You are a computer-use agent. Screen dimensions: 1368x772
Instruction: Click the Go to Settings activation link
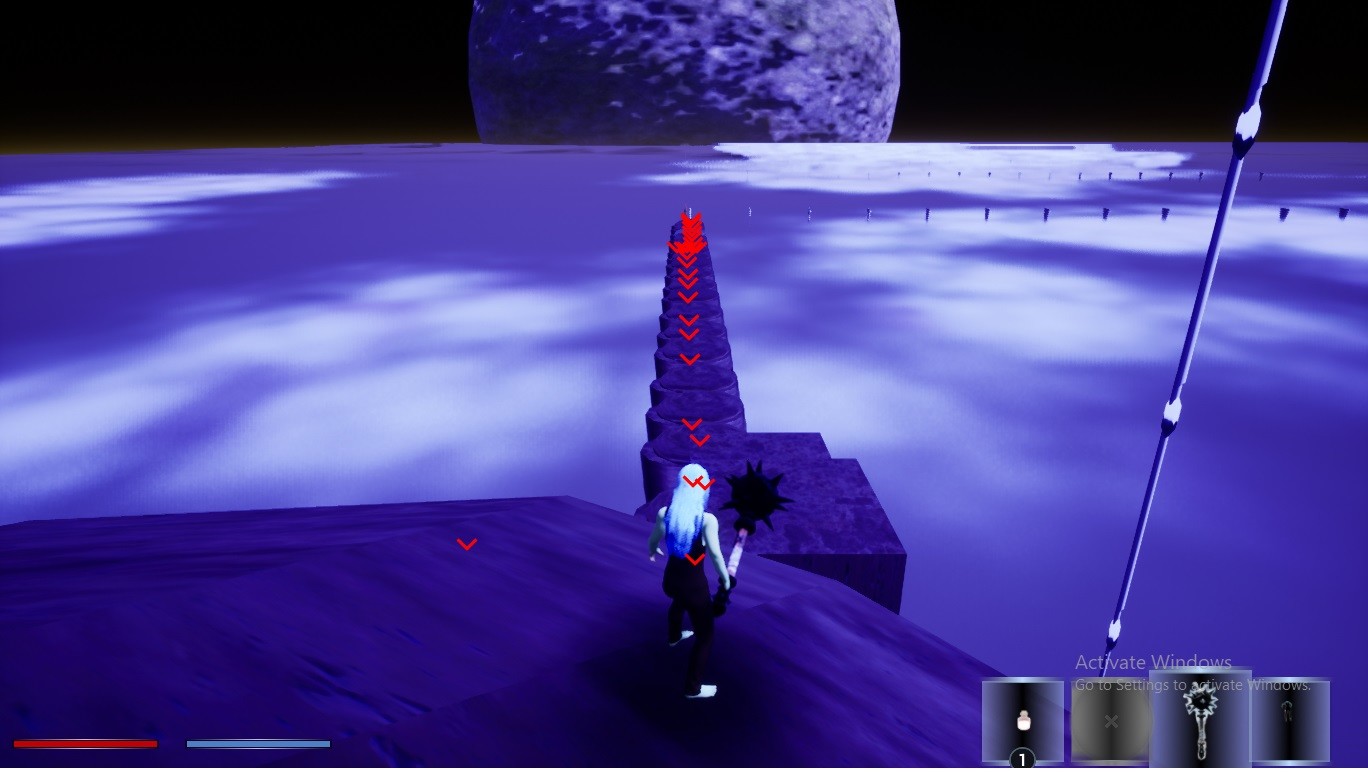point(1193,684)
